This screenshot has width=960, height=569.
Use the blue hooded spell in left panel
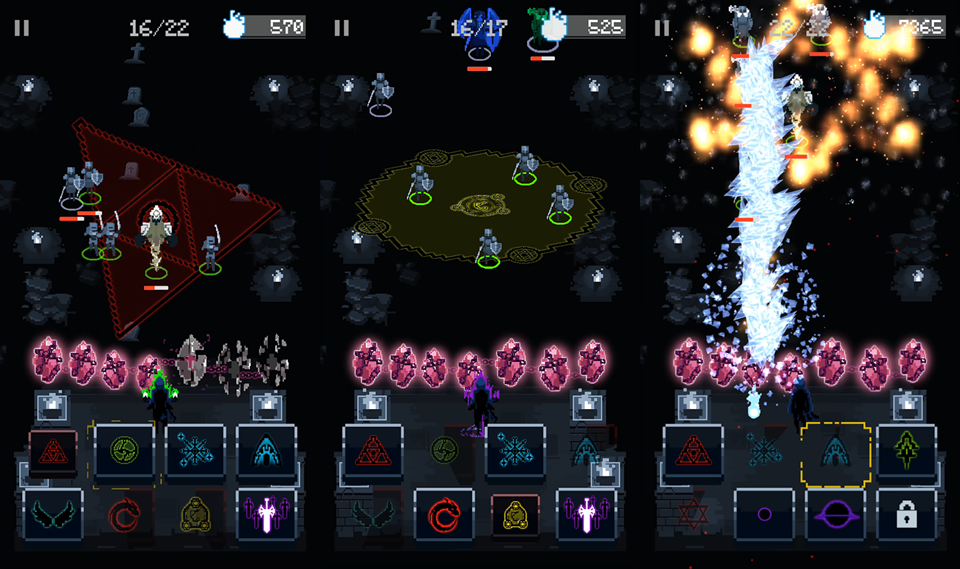266,450
